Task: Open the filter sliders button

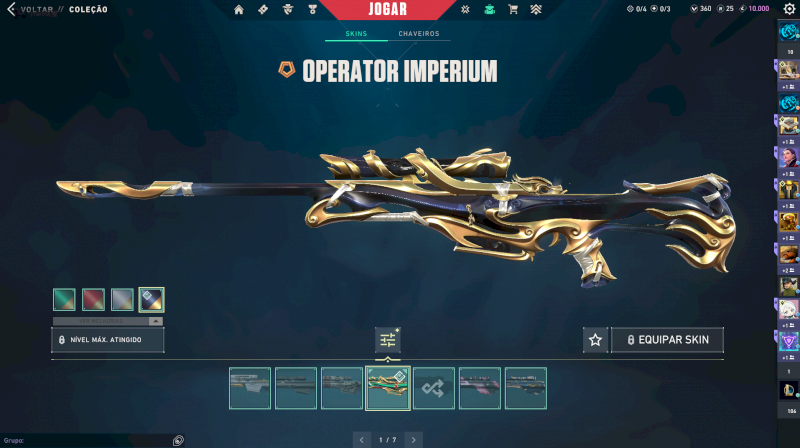Action: 388,340
